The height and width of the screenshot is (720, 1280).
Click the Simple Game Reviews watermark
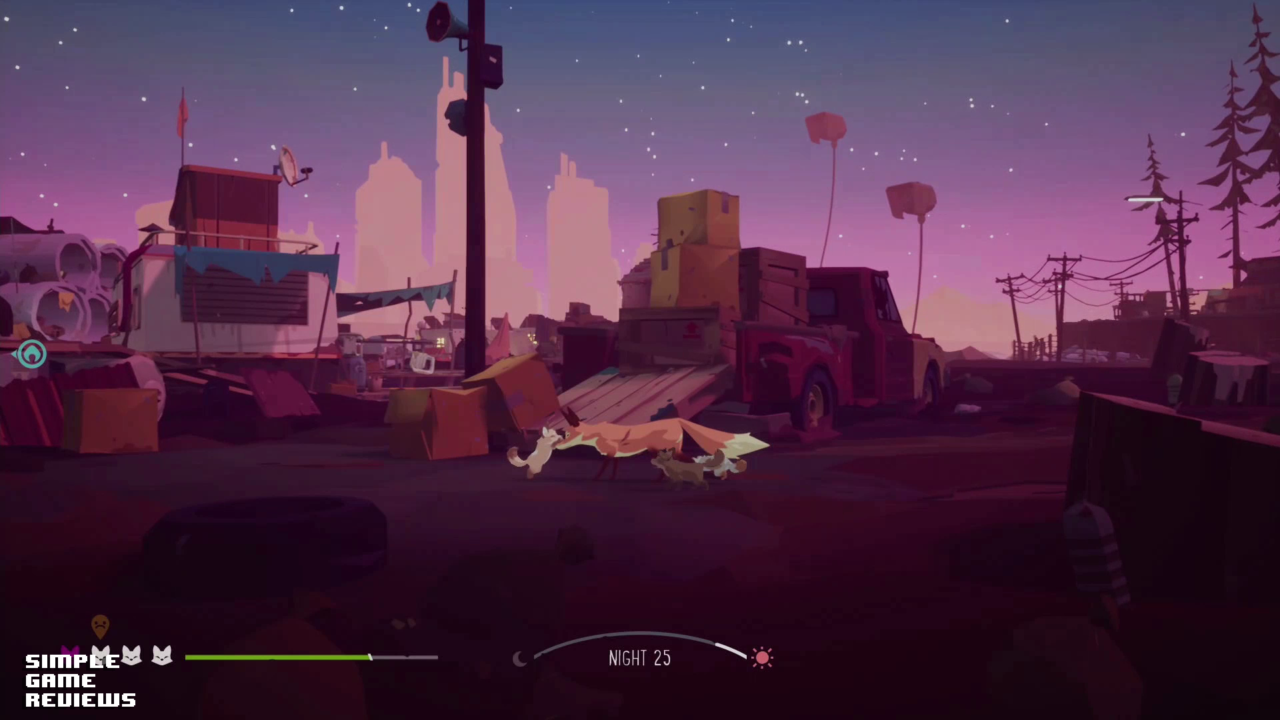click(78, 680)
